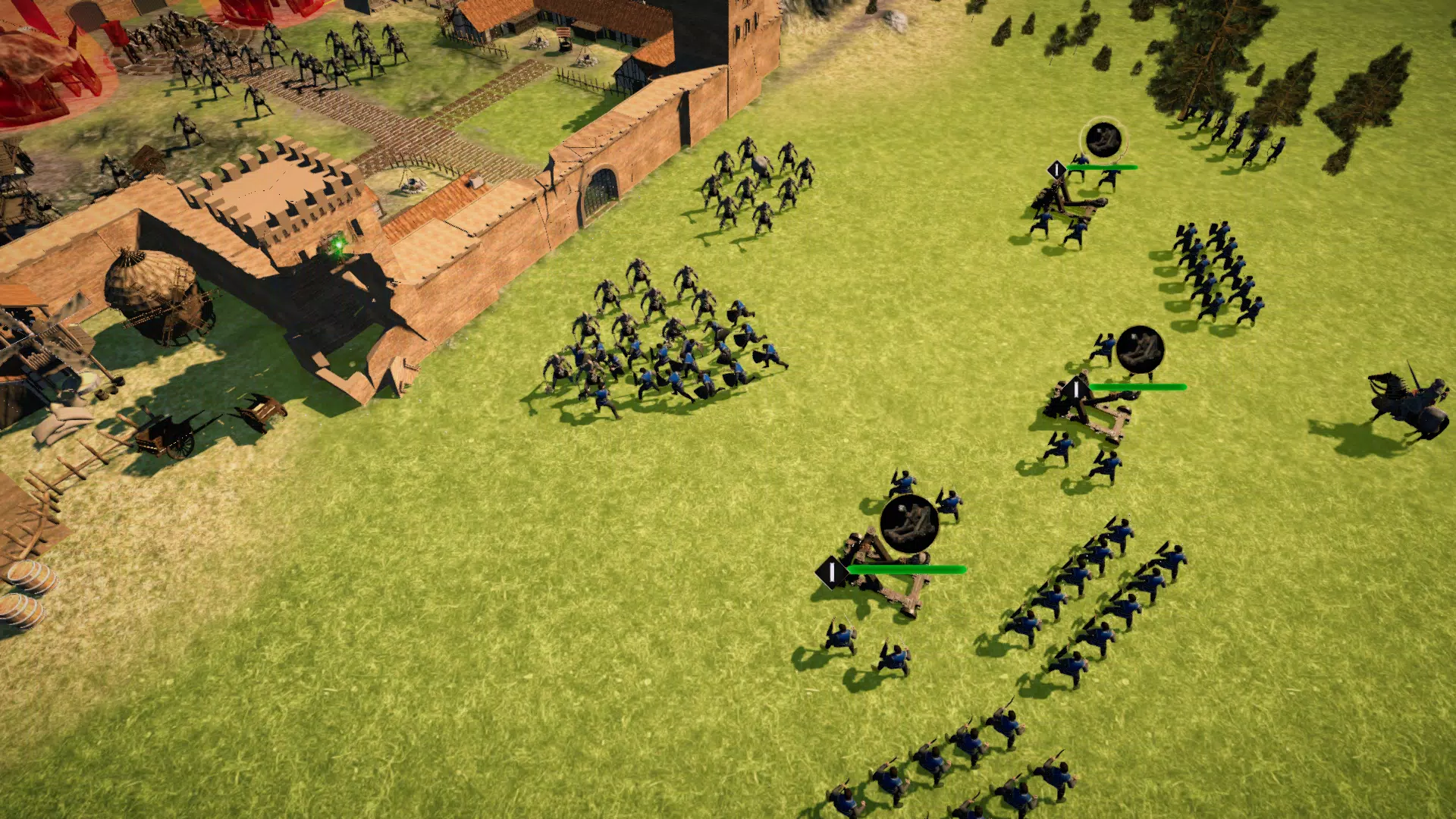Image resolution: width=1456 pixels, height=819 pixels.
Task: Click the rank 'I' flag near the top-right catapult
Action: 1056,169
